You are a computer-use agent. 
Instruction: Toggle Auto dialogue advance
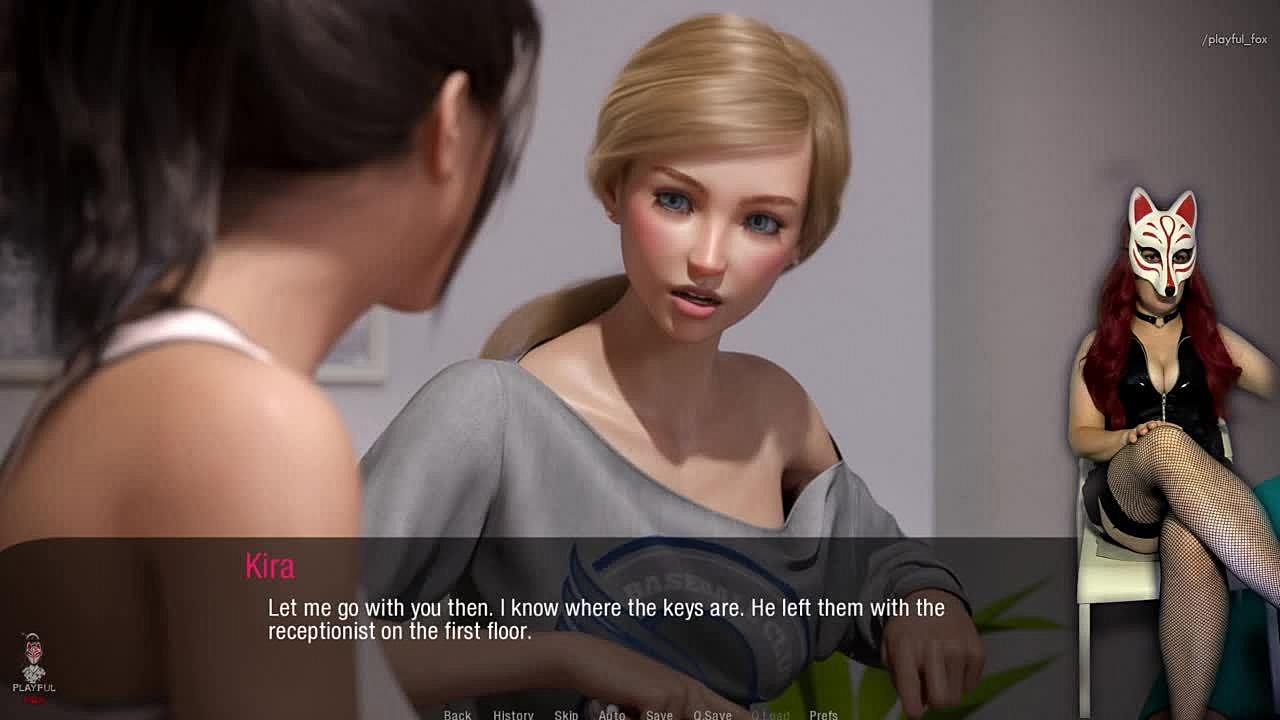click(612, 714)
